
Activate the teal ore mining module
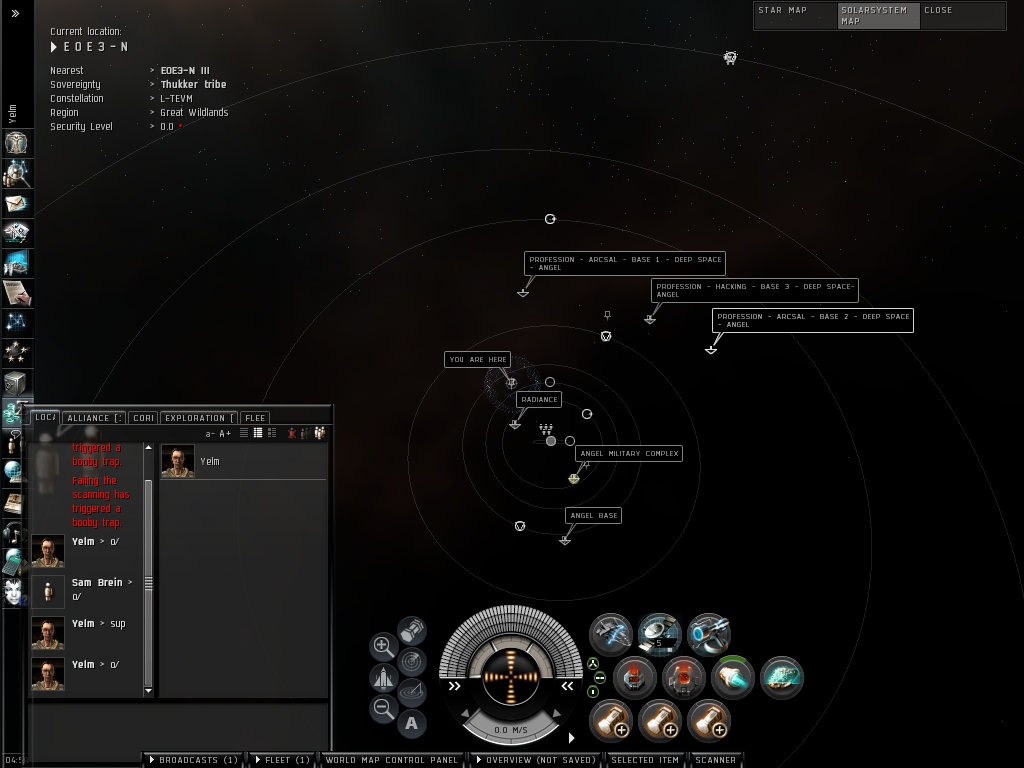click(781, 677)
